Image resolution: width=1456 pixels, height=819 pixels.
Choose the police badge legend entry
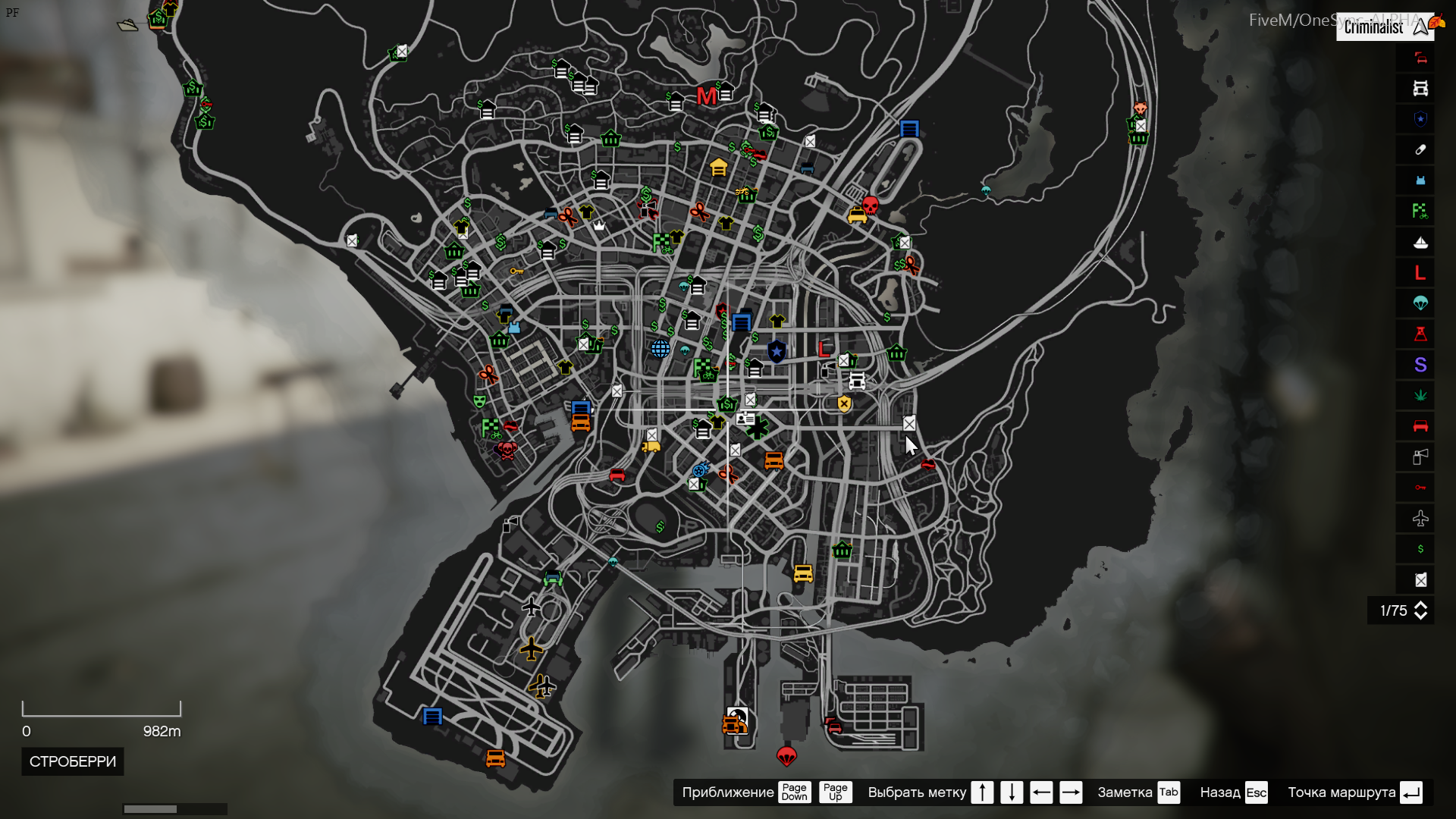(x=1420, y=119)
